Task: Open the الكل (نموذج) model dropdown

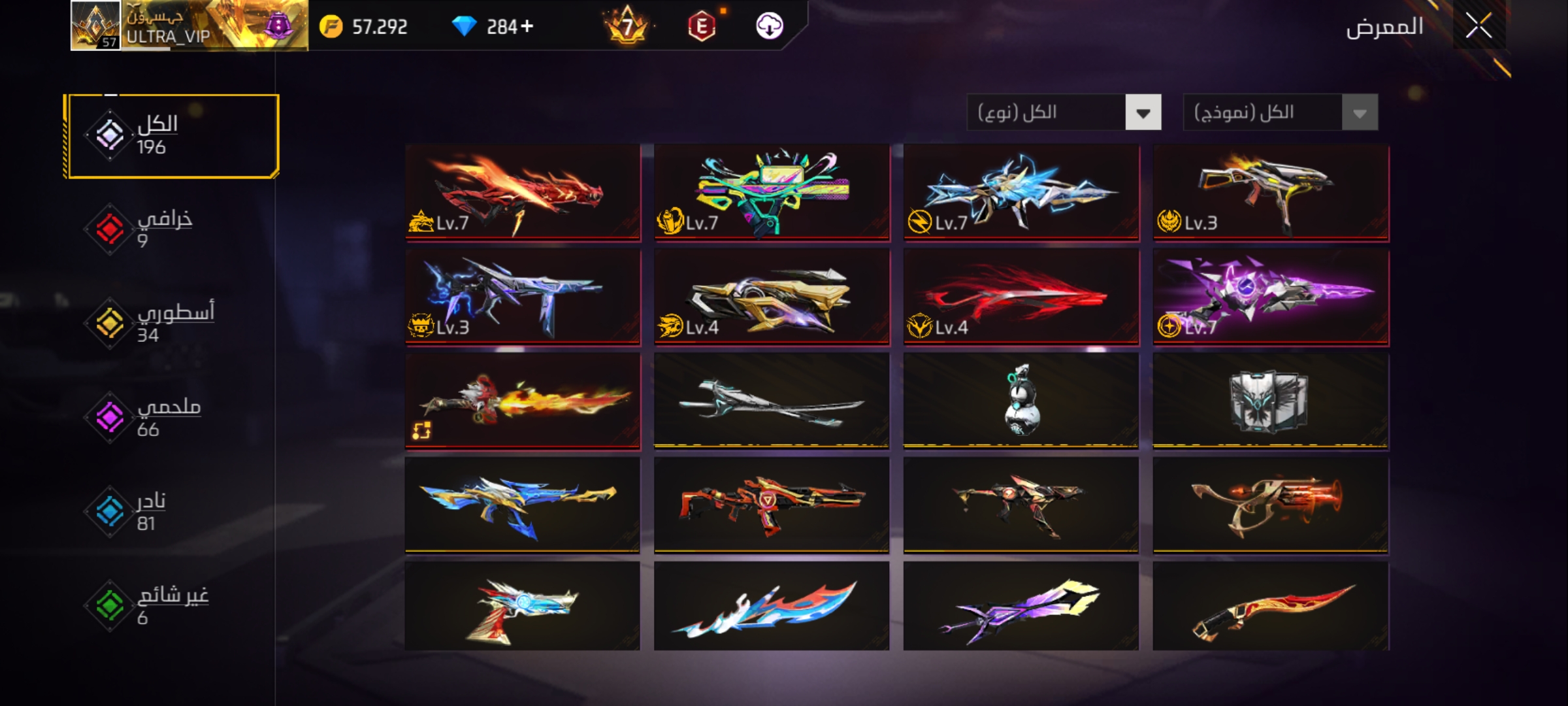Action: click(x=1280, y=112)
